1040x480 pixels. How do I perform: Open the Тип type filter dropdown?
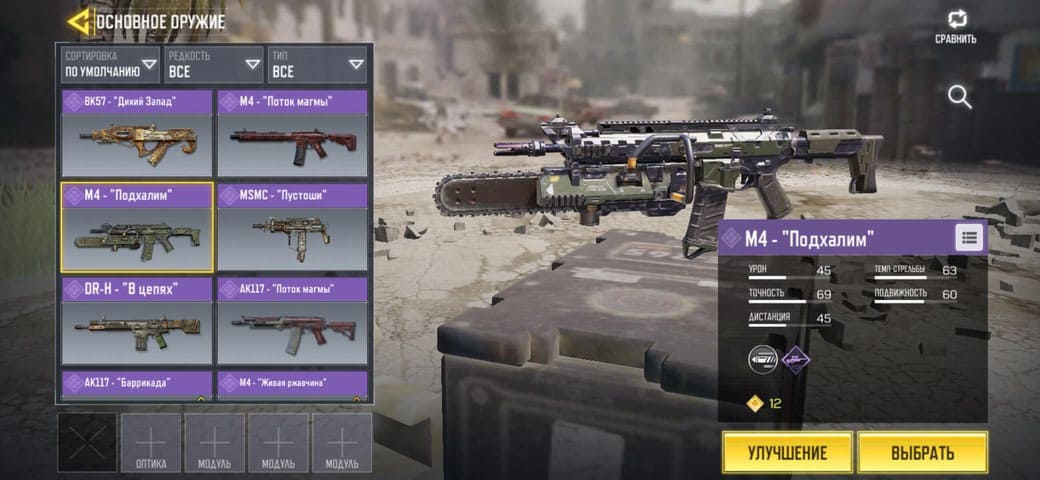point(317,65)
